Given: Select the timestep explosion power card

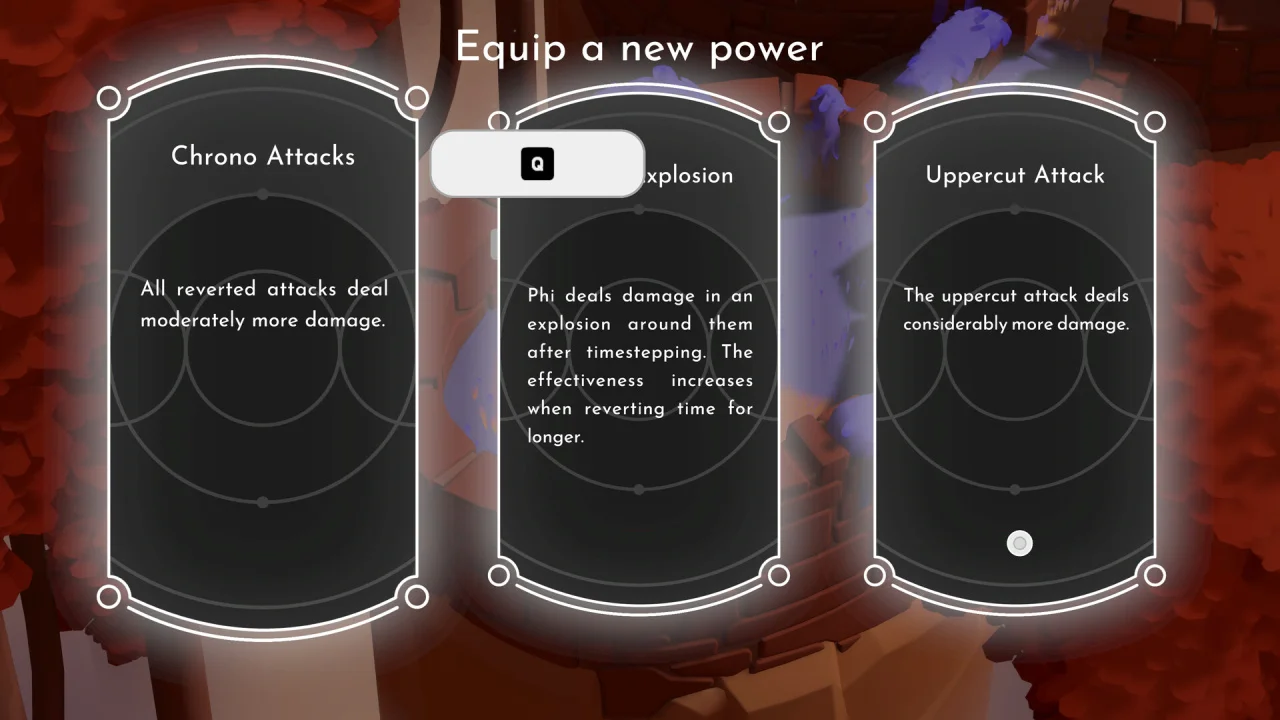Looking at the screenshot, I should point(639,380).
